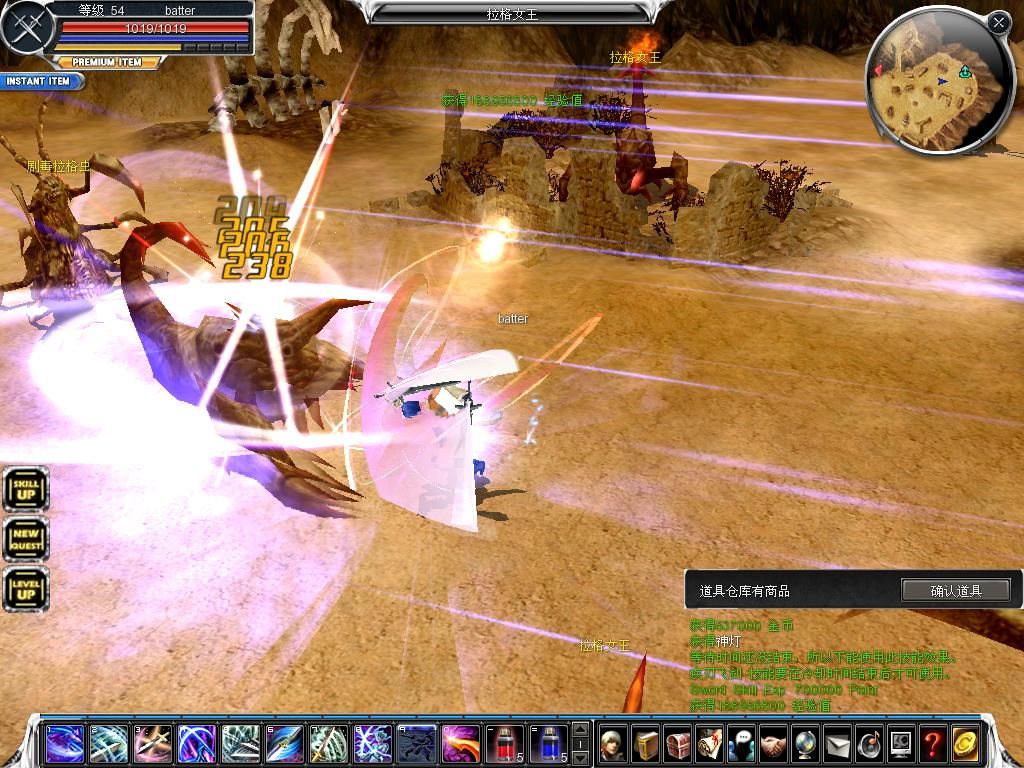Click the crossed swords class emblem
Image resolution: width=1024 pixels, height=768 pixels.
27,28
